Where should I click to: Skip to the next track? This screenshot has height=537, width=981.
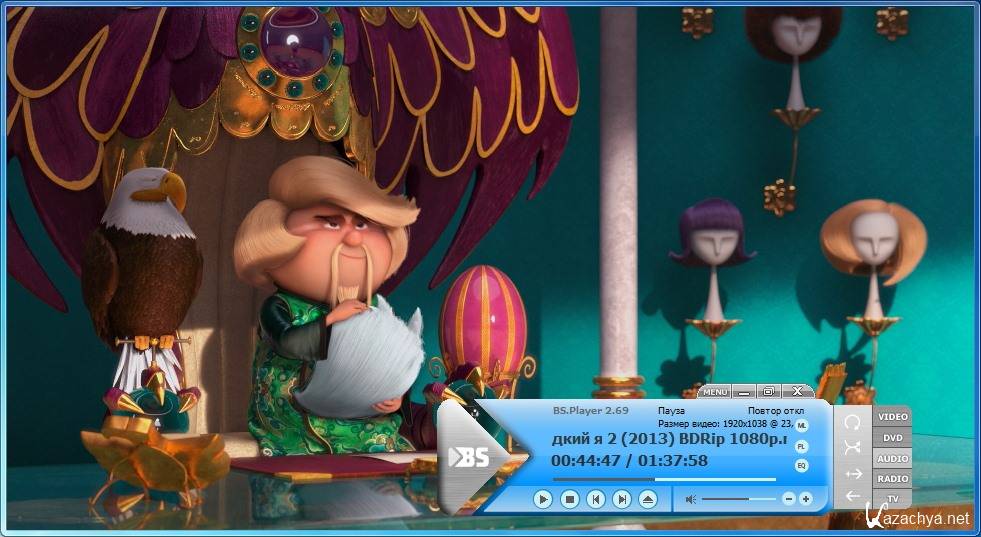pyautogui.click(x=622, y=498)
